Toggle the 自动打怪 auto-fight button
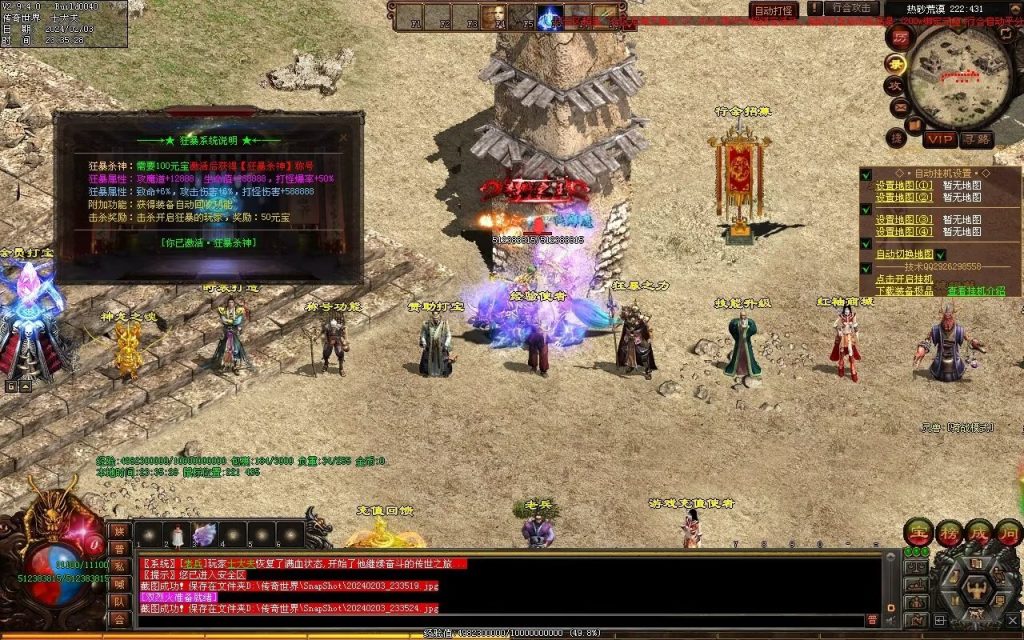Viewport: 1024px width, 640px height. coord(773,10)
